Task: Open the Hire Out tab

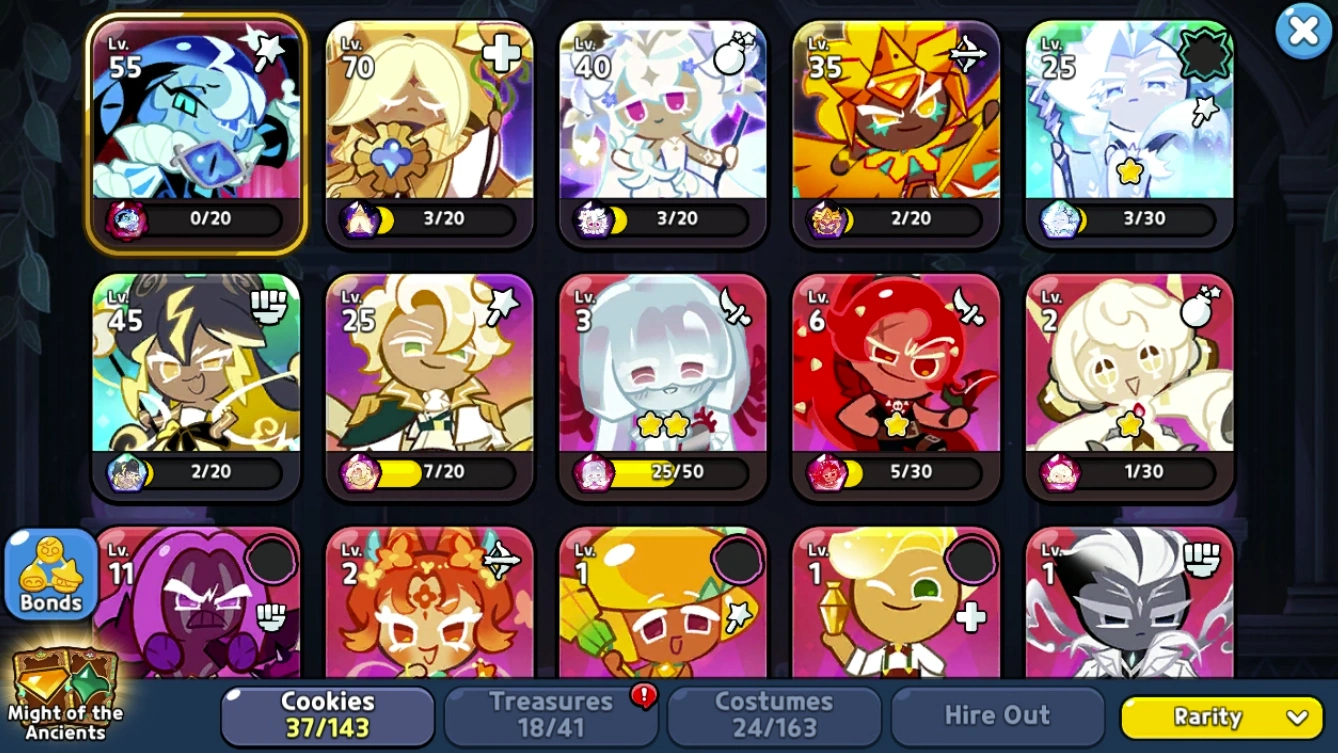Action: [x=997, y=714]
